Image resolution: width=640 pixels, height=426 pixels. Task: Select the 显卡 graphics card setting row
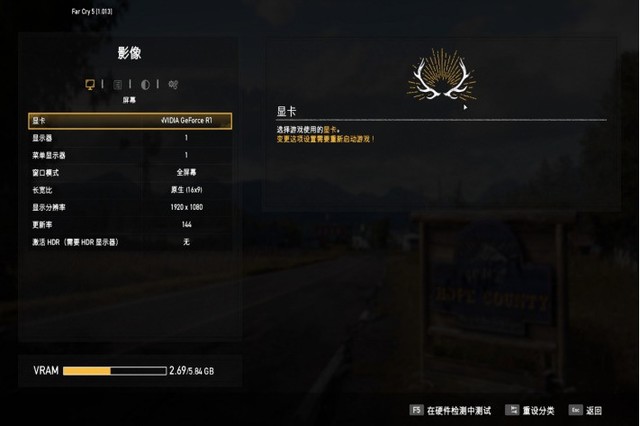pyautogui.click(x=131, y=120)
